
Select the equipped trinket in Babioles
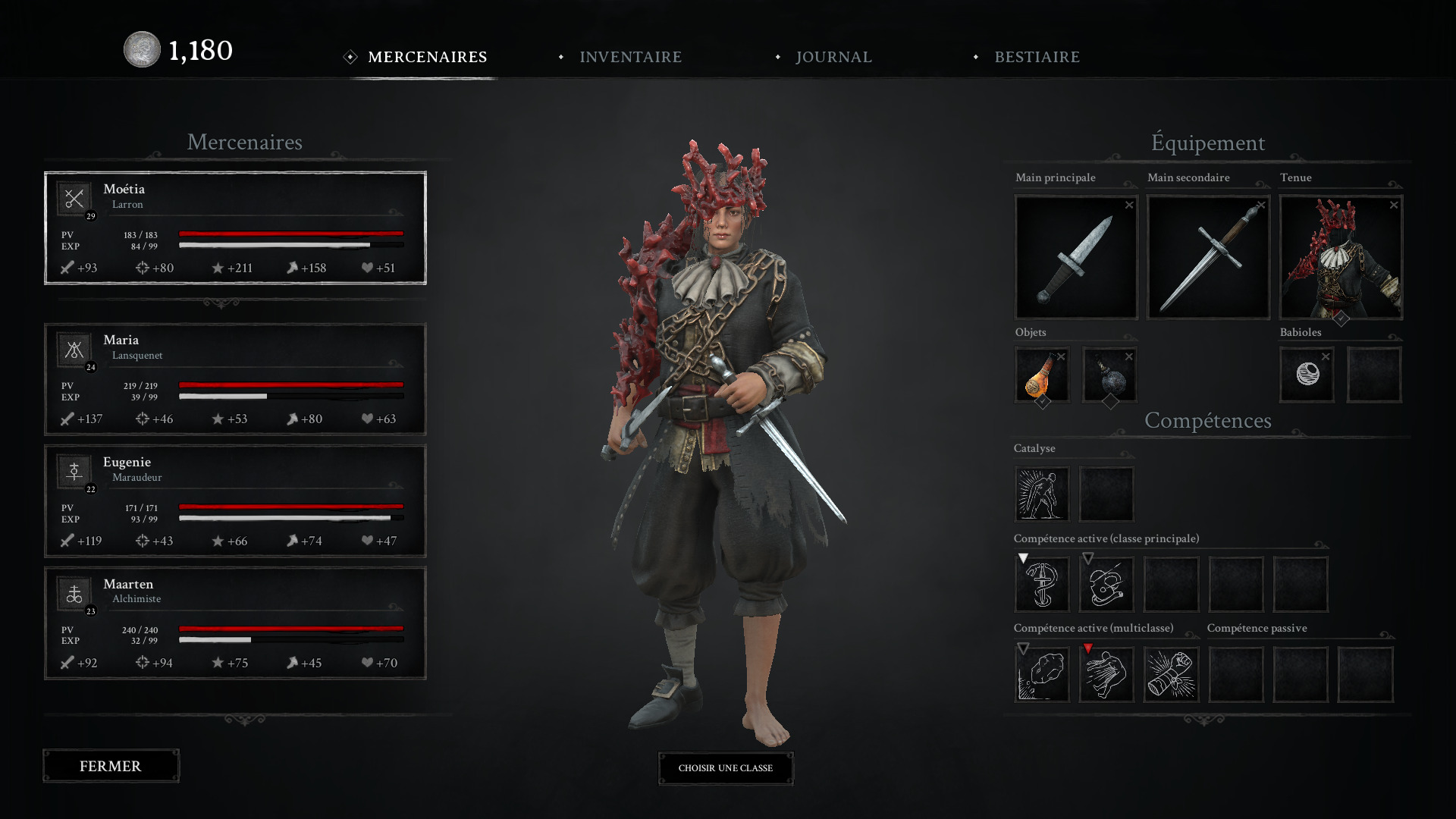pyautogui.click(x=1307, y=375)
